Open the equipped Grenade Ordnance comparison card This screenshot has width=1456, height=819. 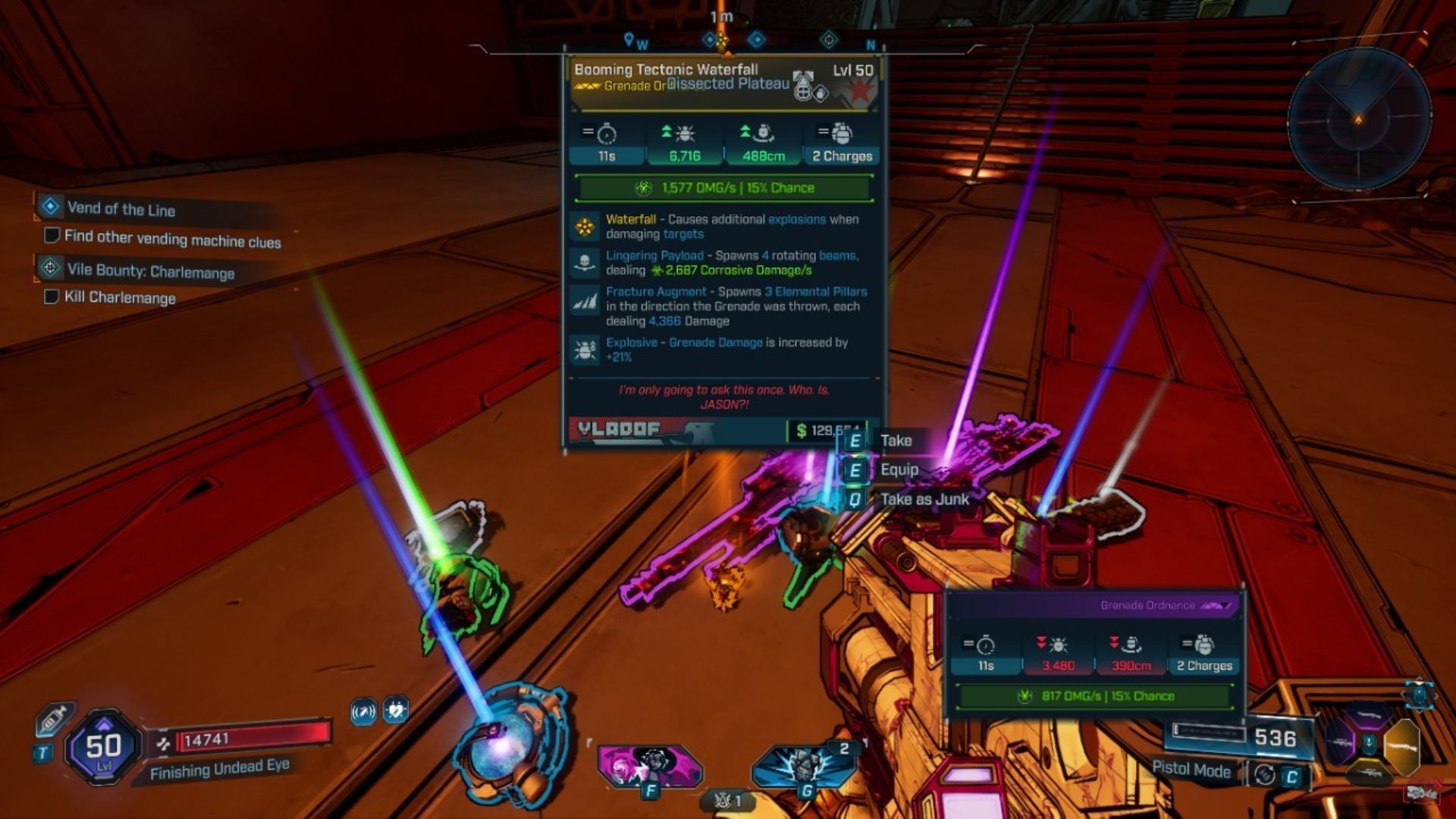click(1094, 652)
